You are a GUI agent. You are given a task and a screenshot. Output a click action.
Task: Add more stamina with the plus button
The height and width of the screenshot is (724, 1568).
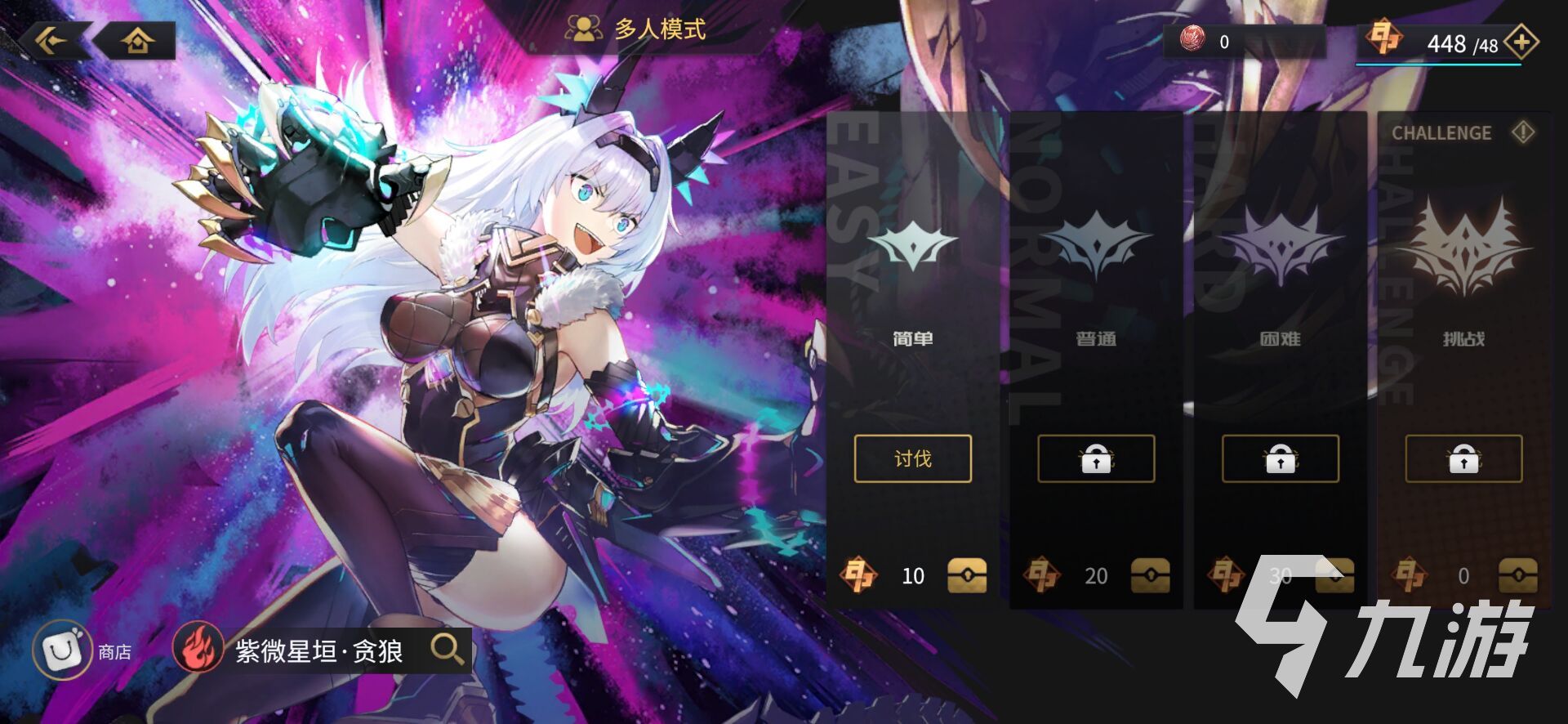coord(1521,42)
